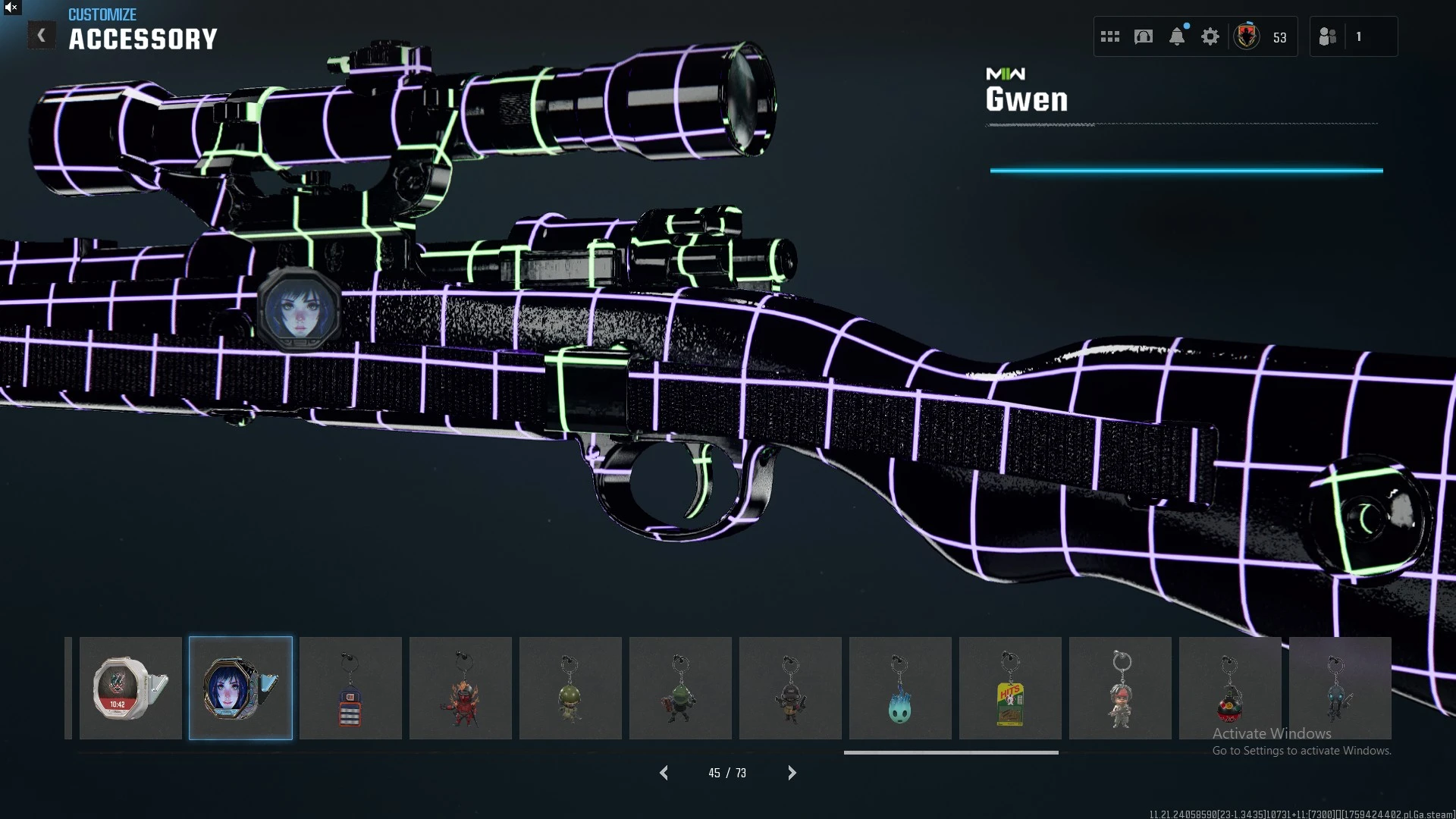
Task: Go to the previous accessory page
Action: click(x=664, y=773)
